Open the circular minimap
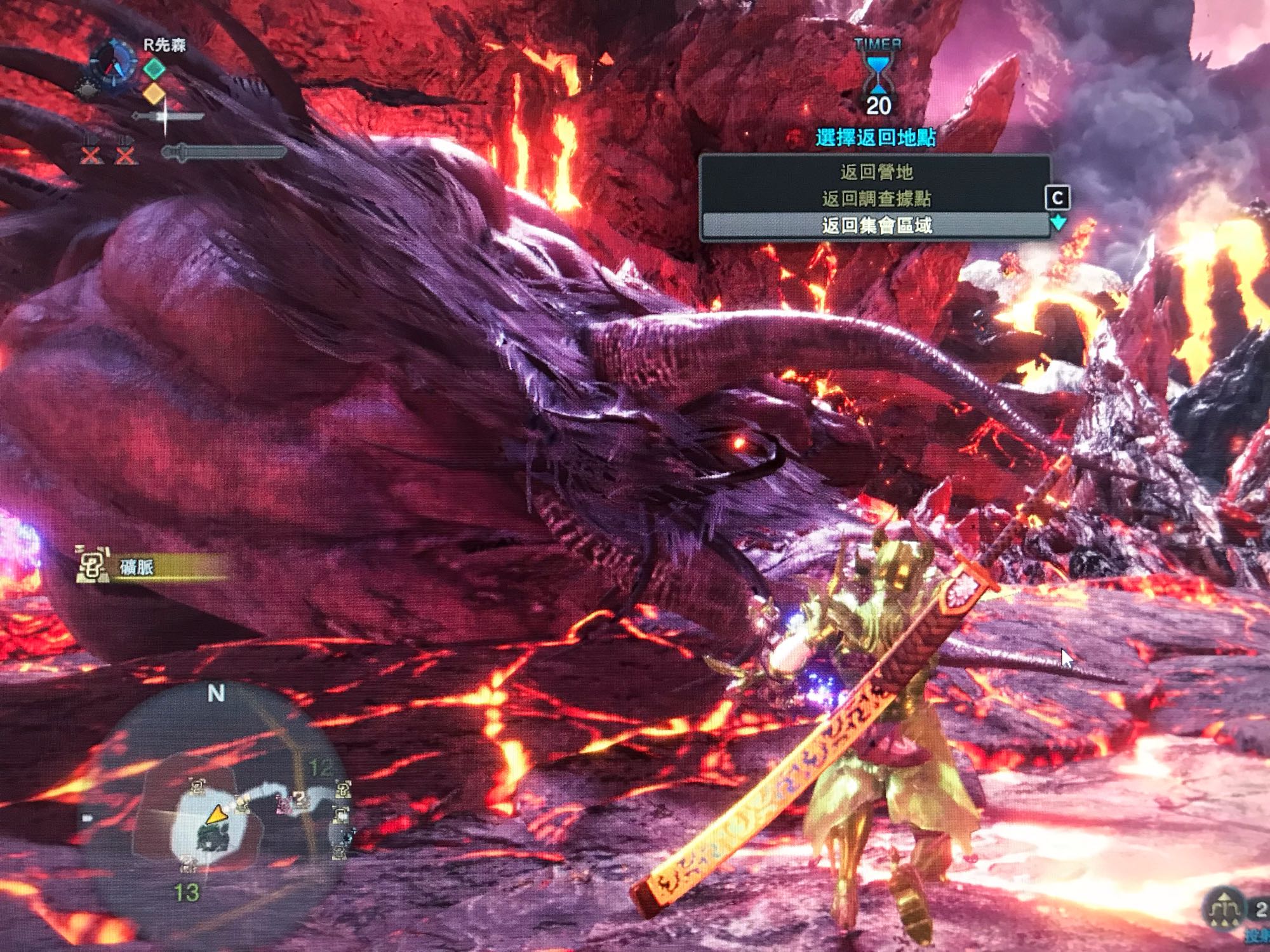The image size is (1270, 952). tap(216, 806)
